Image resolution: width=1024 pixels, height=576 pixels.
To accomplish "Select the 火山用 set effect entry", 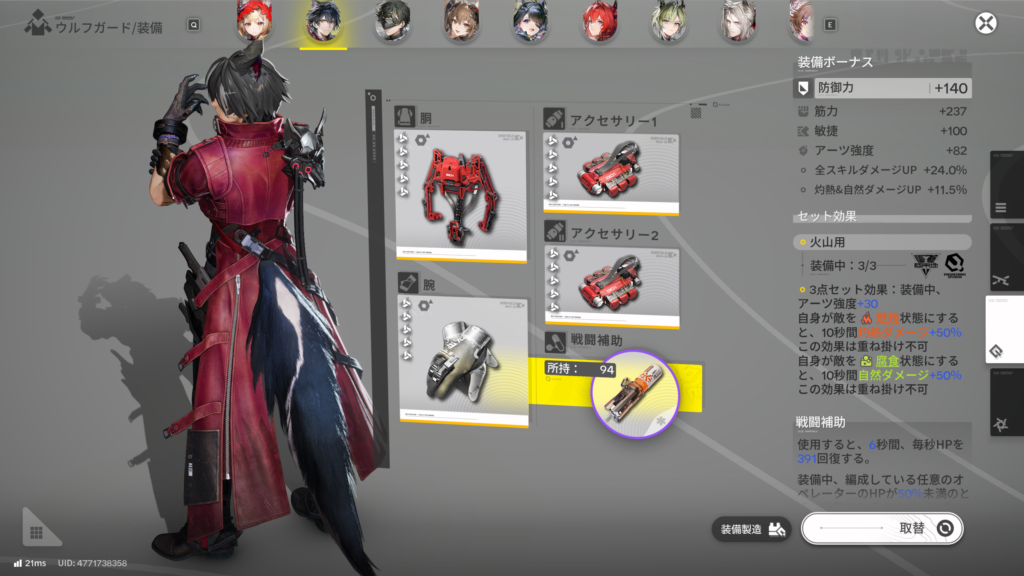I will (882, 242).
